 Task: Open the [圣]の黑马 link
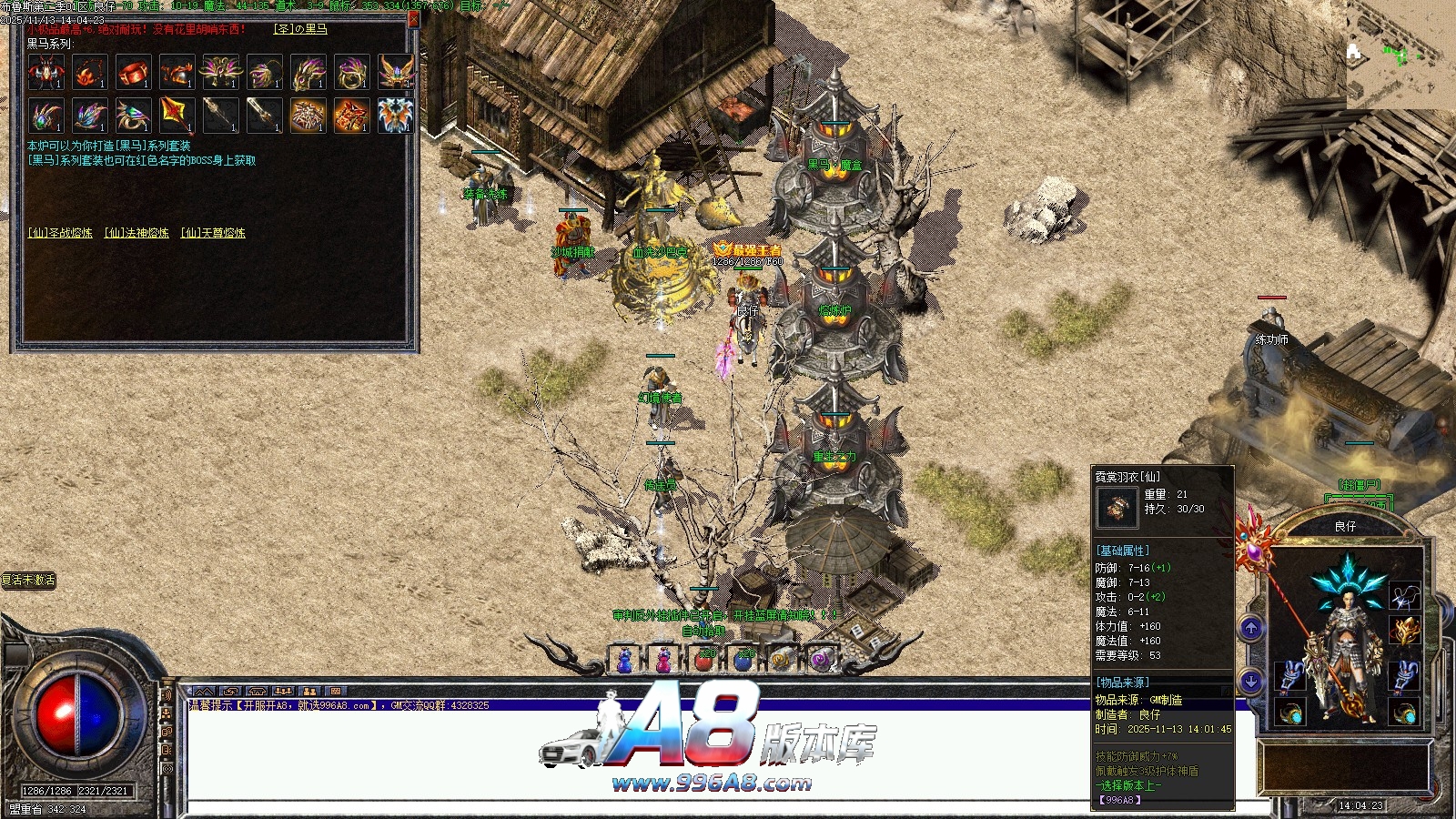300,29
